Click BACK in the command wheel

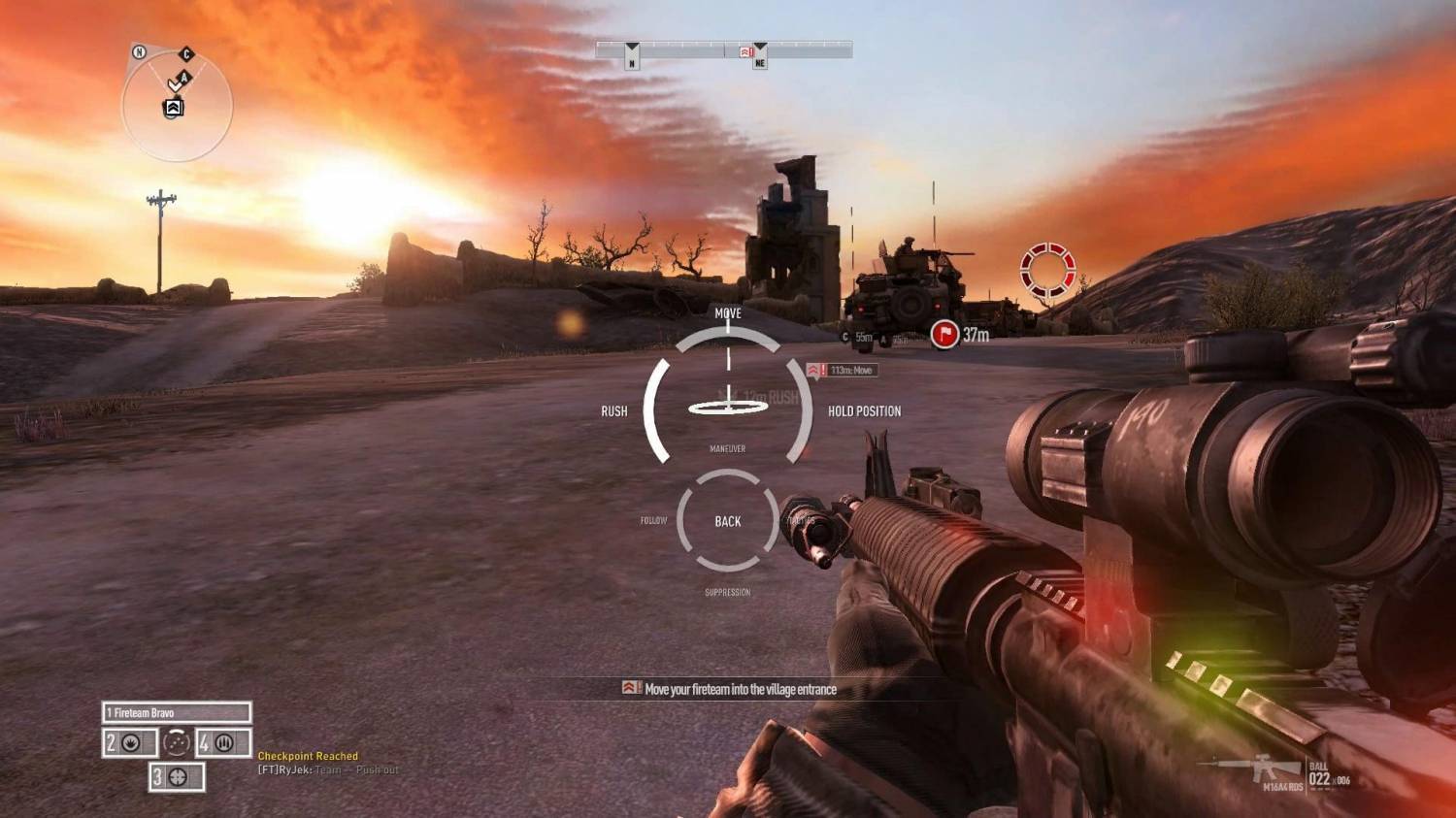728,521
